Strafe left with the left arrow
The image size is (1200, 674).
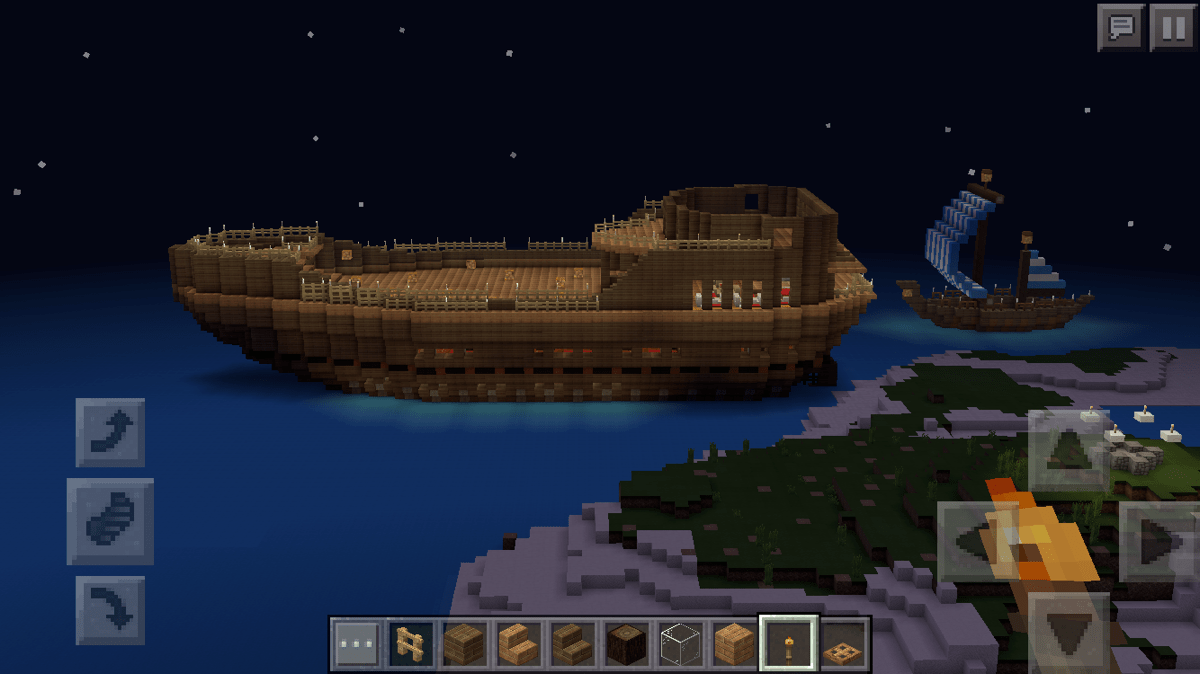(975, 542)
